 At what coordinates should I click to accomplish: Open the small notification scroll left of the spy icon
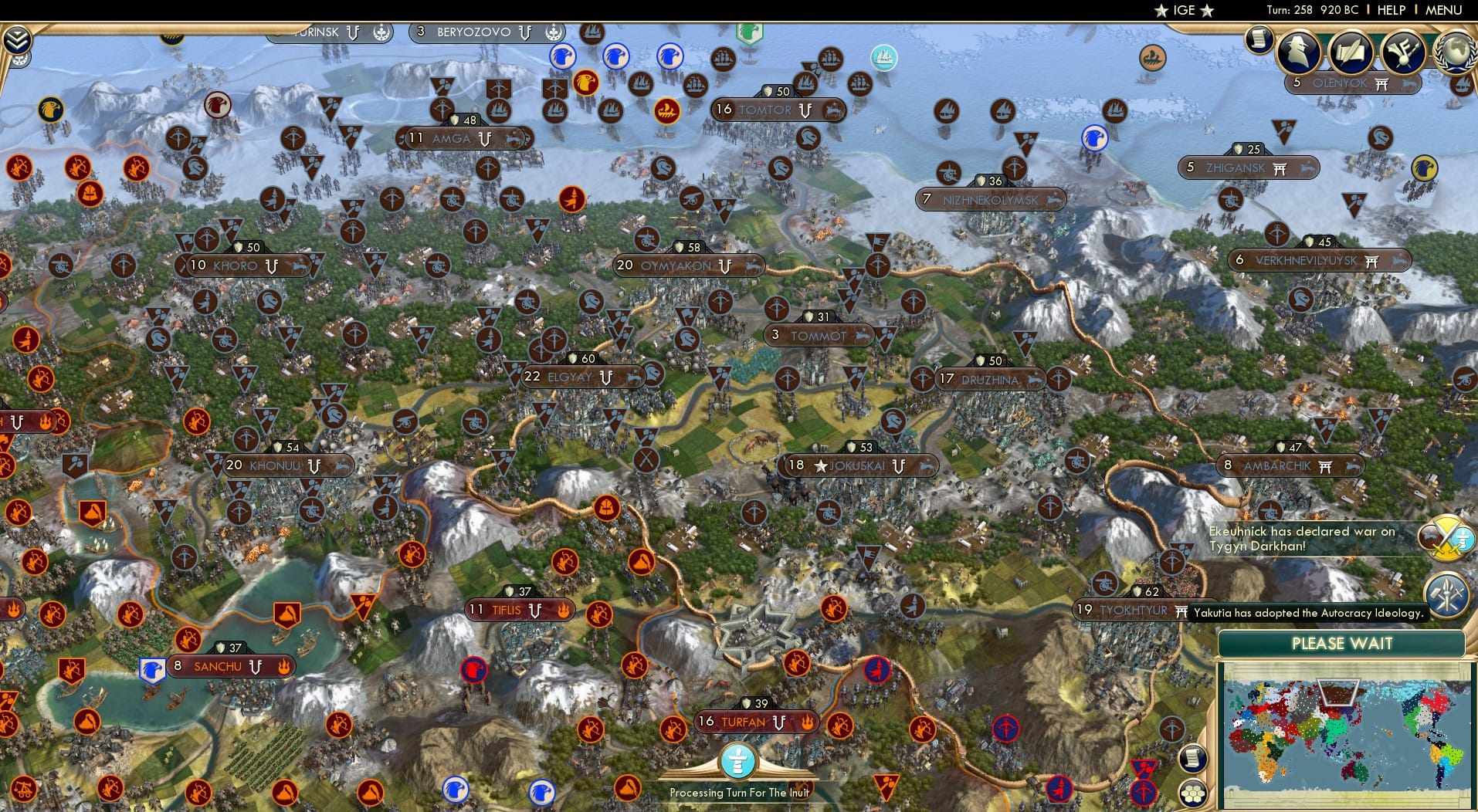[x=1257, y=38]
